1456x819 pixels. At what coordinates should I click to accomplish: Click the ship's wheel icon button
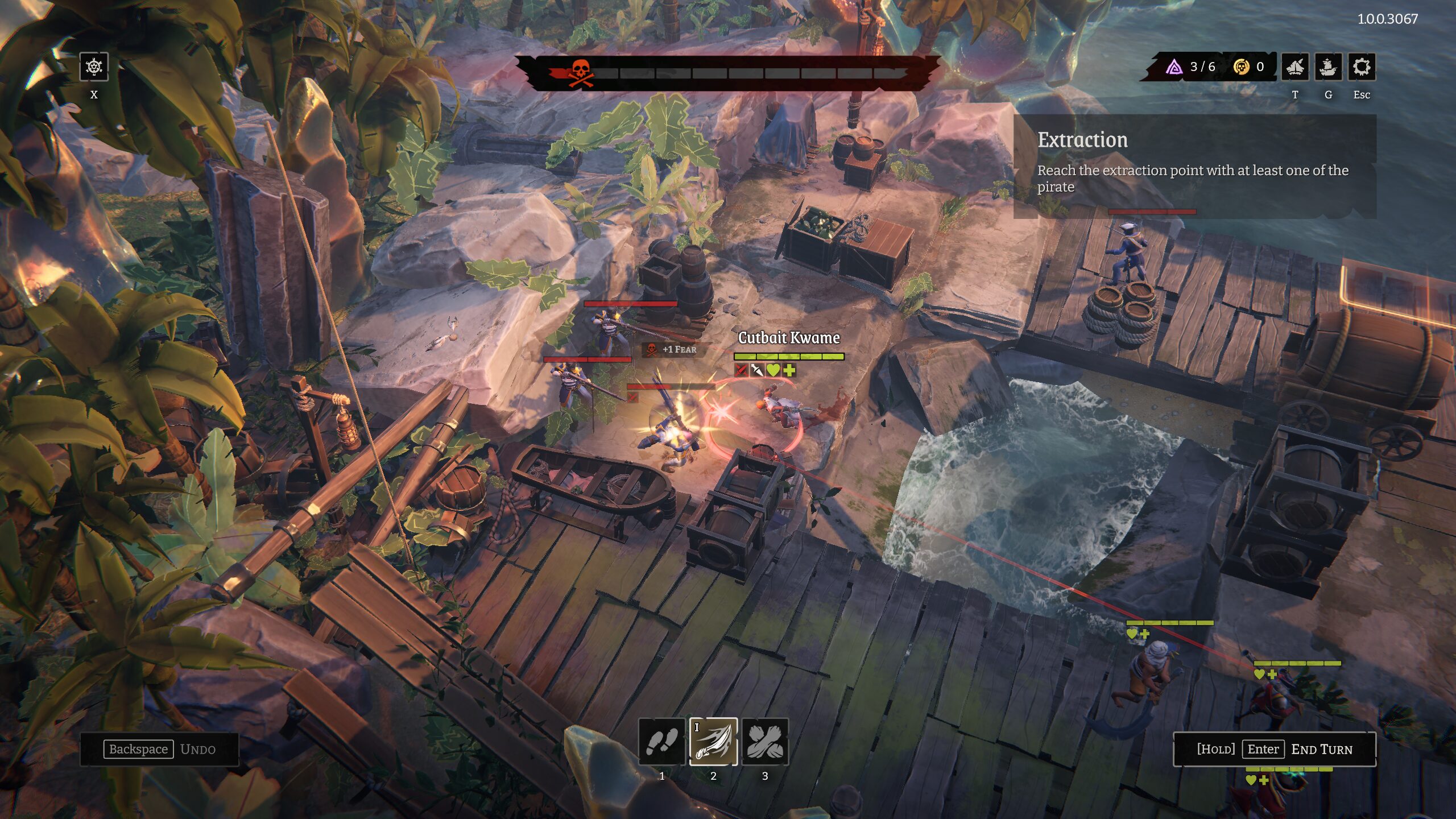pyautogui.click(x=94, y=68)
